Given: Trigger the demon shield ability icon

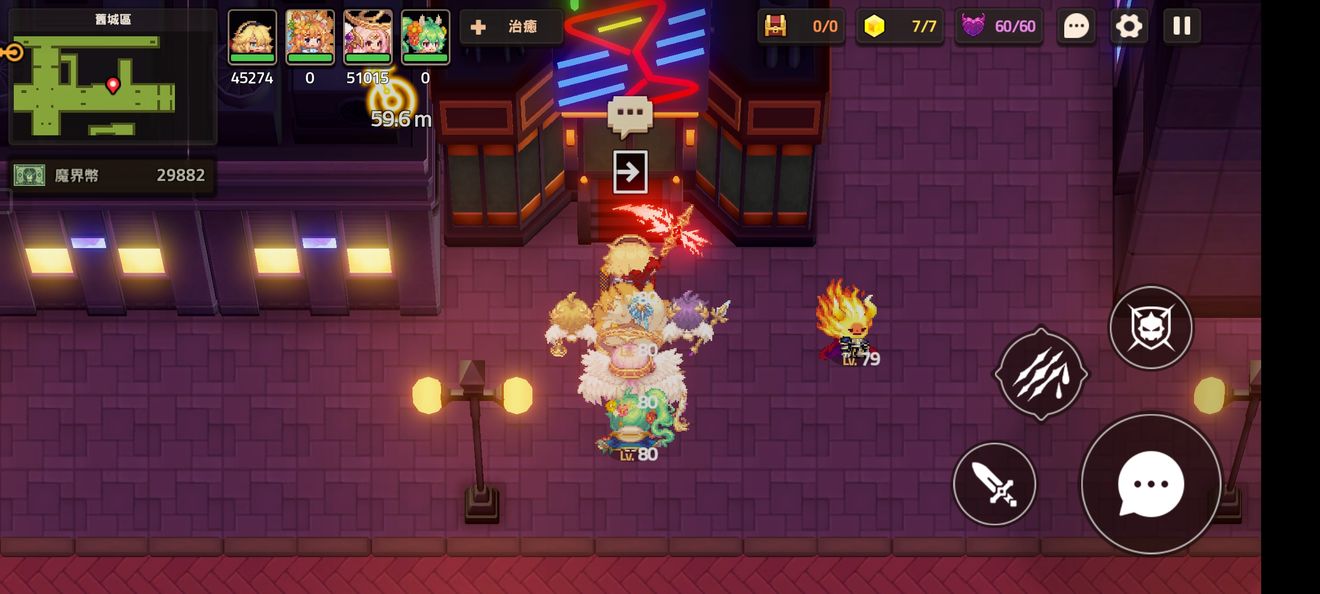Looking at the screenshot, I should pos(1151,327).
